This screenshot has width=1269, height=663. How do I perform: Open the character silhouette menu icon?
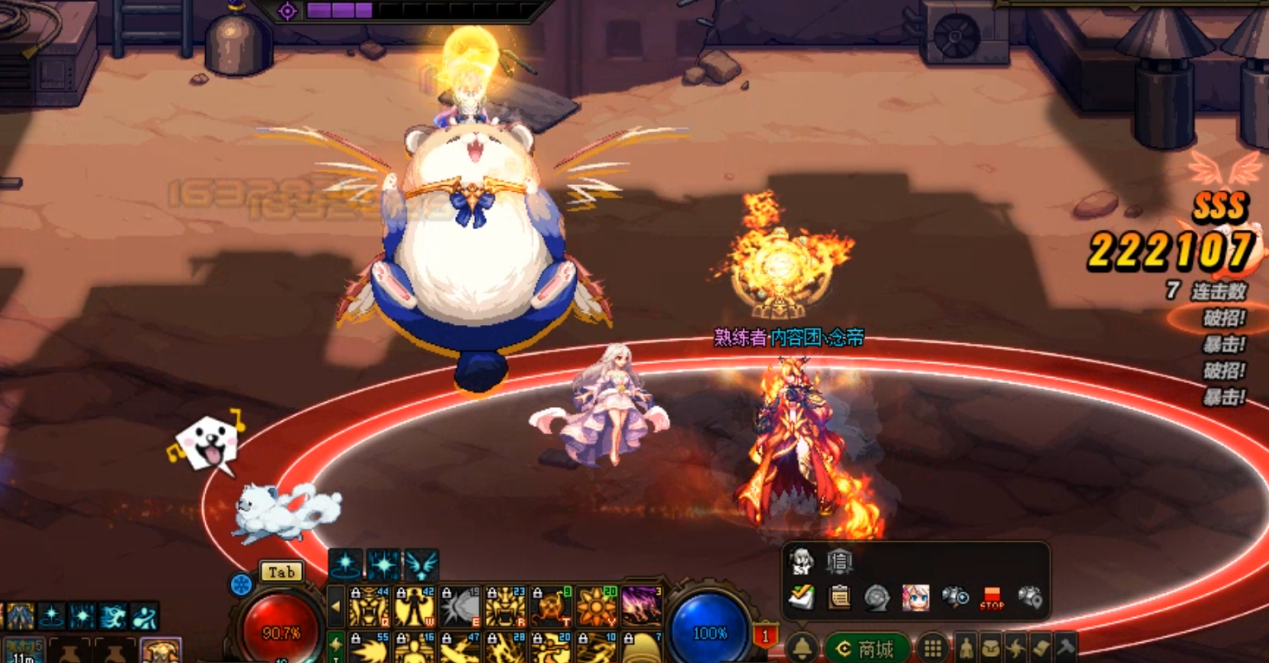(966, 648)
